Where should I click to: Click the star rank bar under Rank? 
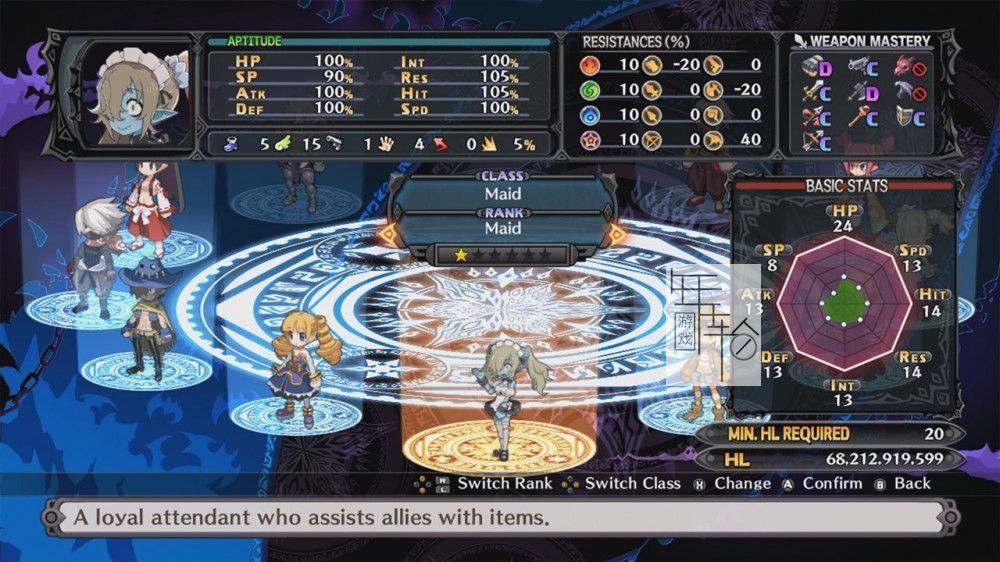tap(502, 255)
